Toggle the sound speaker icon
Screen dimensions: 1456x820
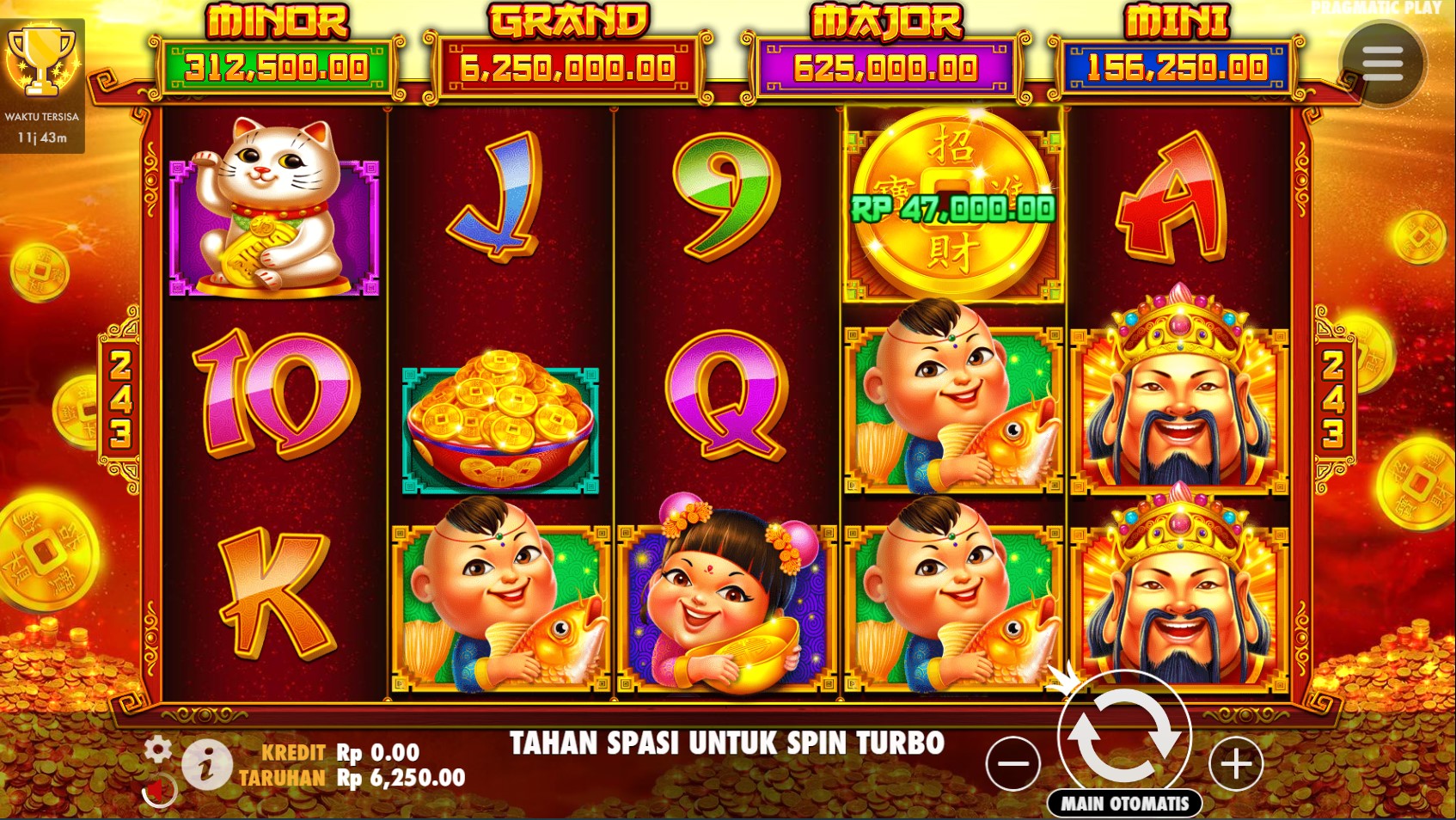tap(157, 790)
